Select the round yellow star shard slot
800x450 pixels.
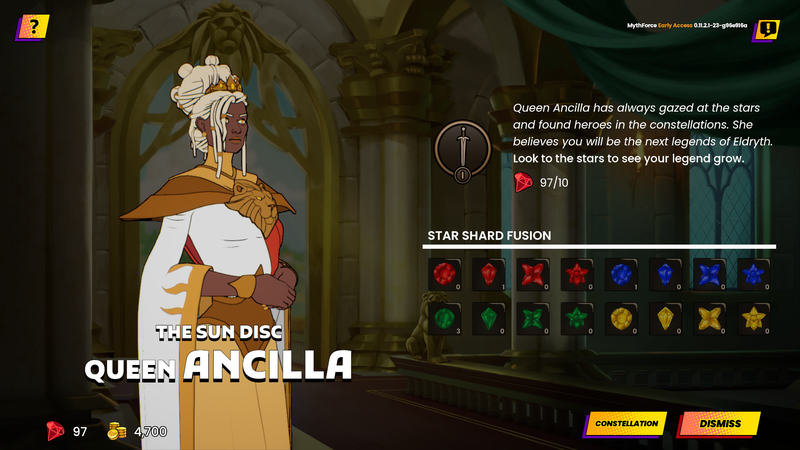pos(620,318)
